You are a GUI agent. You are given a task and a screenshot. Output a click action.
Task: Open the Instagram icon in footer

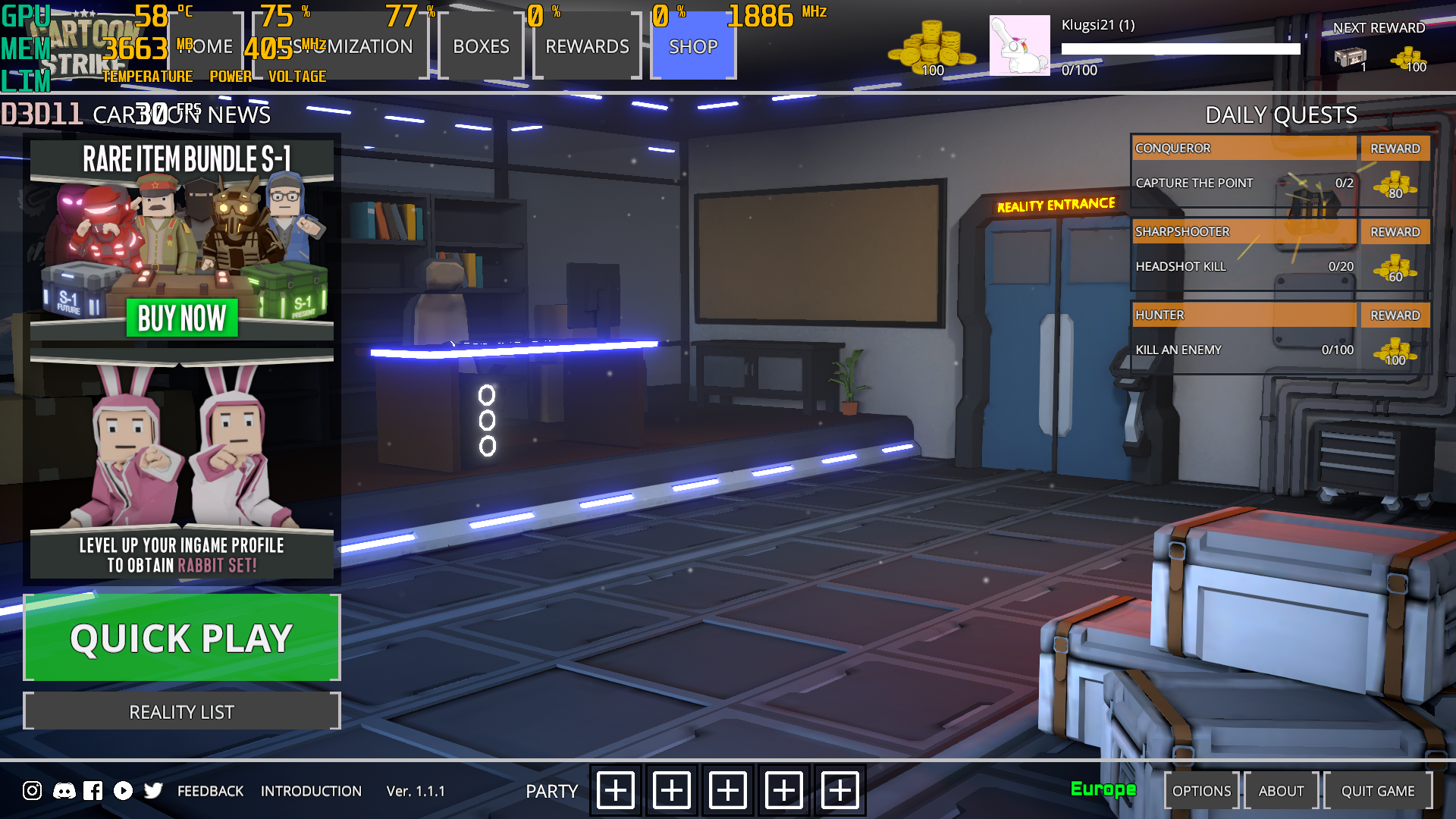(31, 790)
